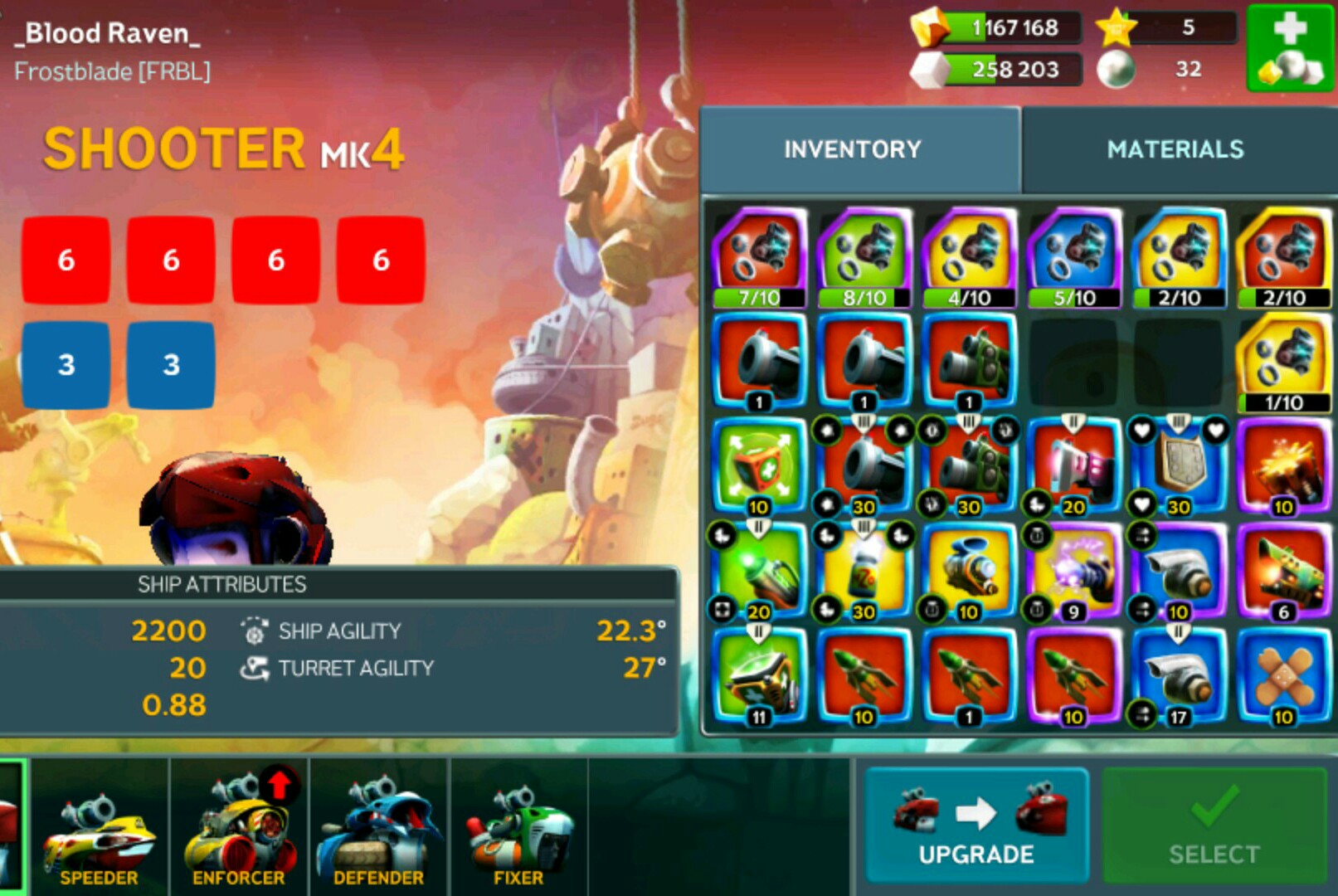Viewport: 1338px width, 896px height.
Task: Select the 8/10 green pieces slot
Action: (x=864, y=258)
